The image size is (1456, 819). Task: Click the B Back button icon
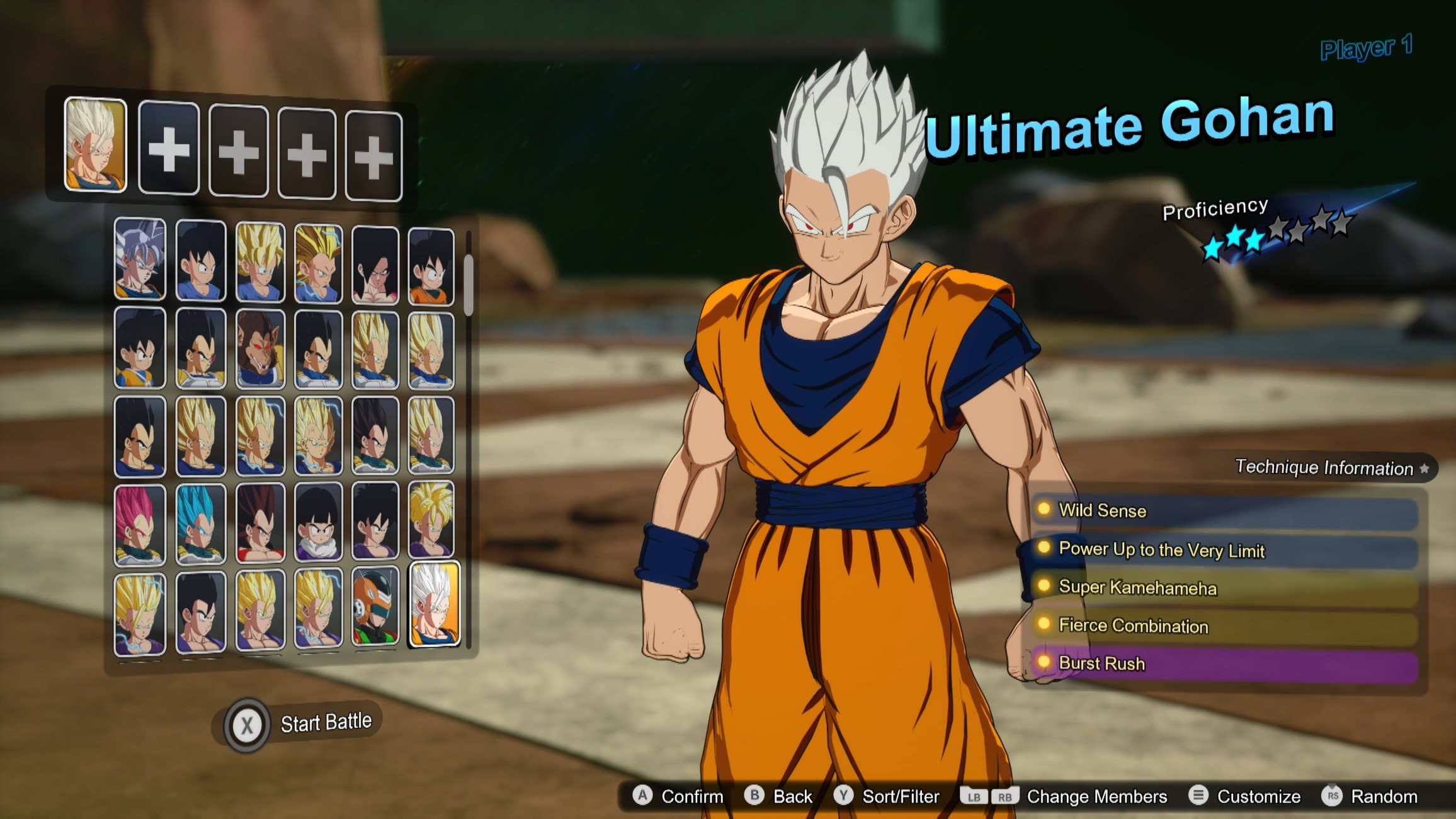point(753,796)
